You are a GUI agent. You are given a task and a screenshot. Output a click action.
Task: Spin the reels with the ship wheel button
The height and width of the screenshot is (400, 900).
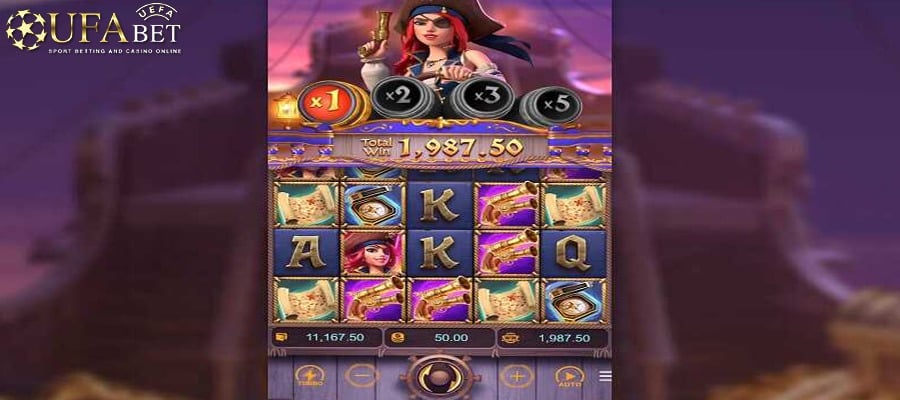click(x=438, y=378)
